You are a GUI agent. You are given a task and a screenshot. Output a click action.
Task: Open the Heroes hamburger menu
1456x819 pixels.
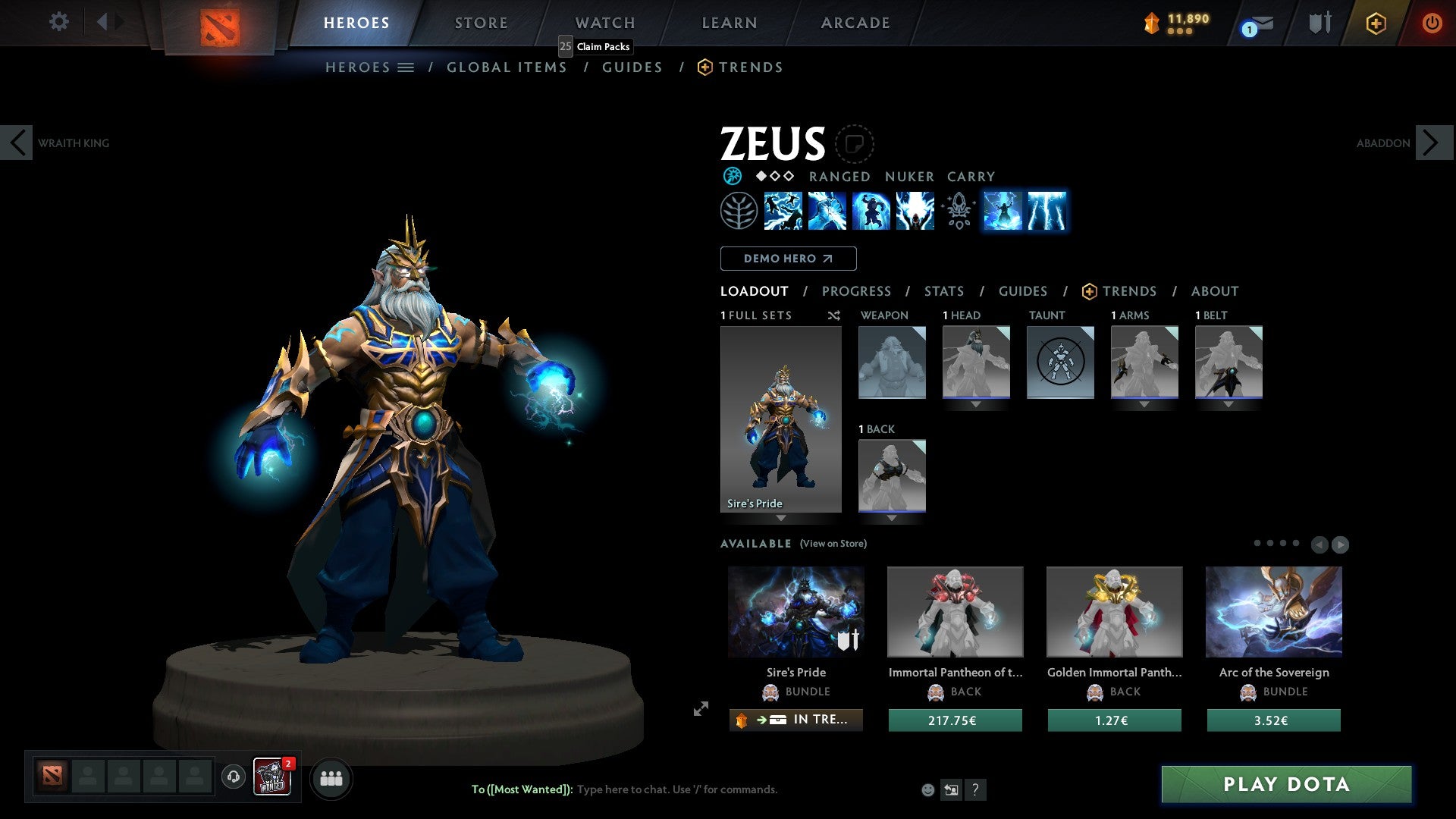click(406, 67)
